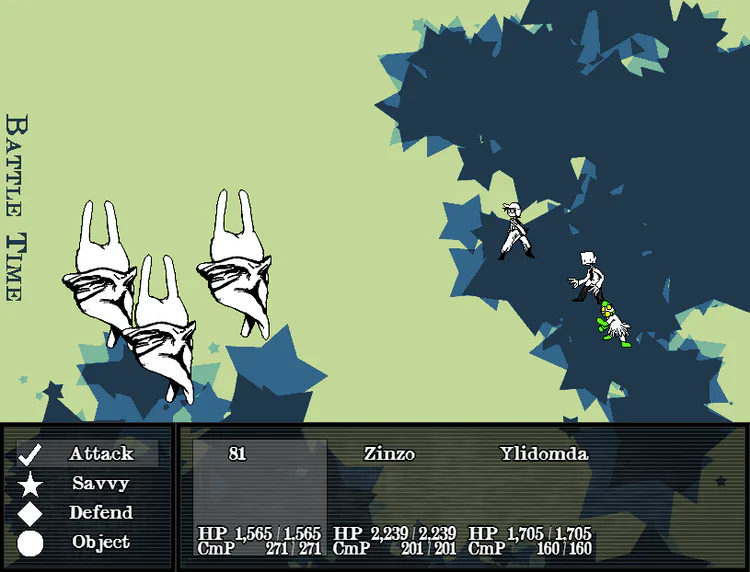Screen dimensions: 750x572
Task: Select Zinzo's status panel
Action: (x=394, y=497)
